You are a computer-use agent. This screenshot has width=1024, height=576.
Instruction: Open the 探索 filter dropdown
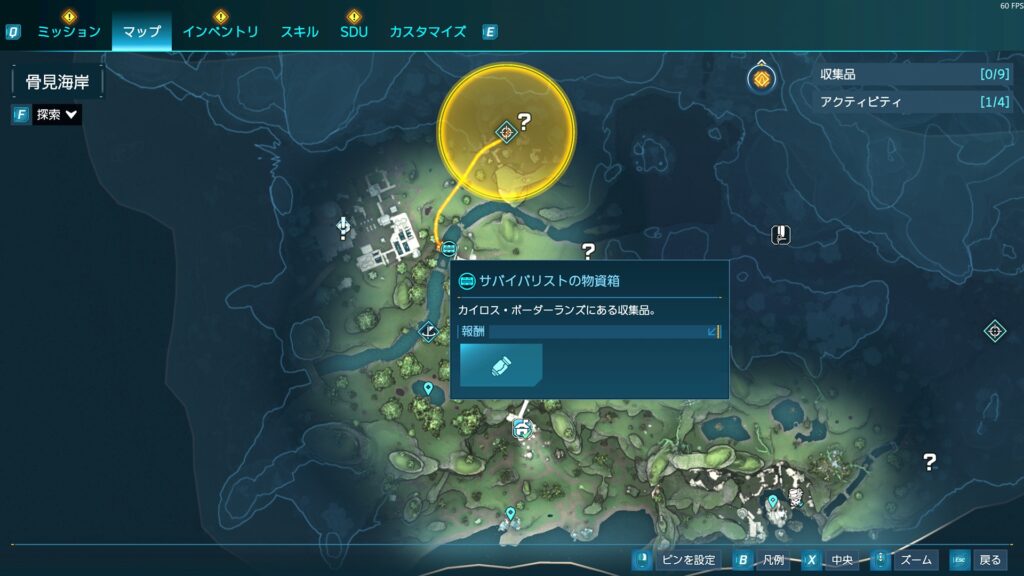tap(56, 115)
